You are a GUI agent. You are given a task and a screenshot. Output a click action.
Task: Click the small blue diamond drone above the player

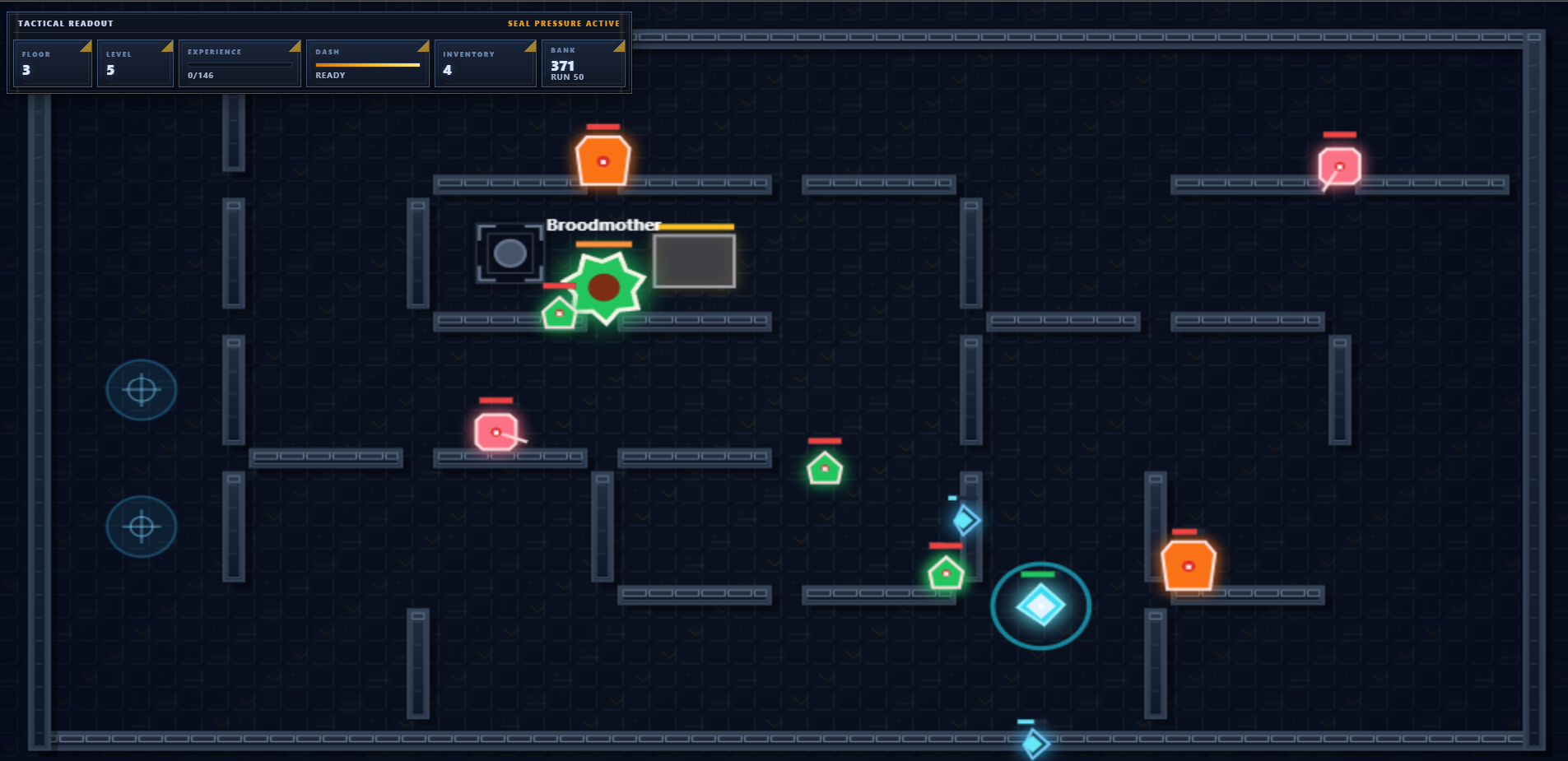tap(965, 520)
